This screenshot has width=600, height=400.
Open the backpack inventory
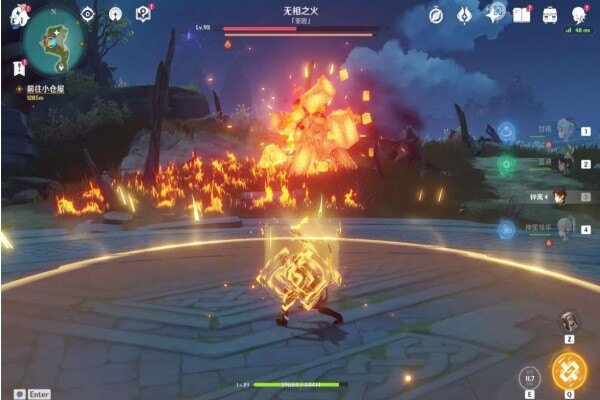tap(549, 15)
